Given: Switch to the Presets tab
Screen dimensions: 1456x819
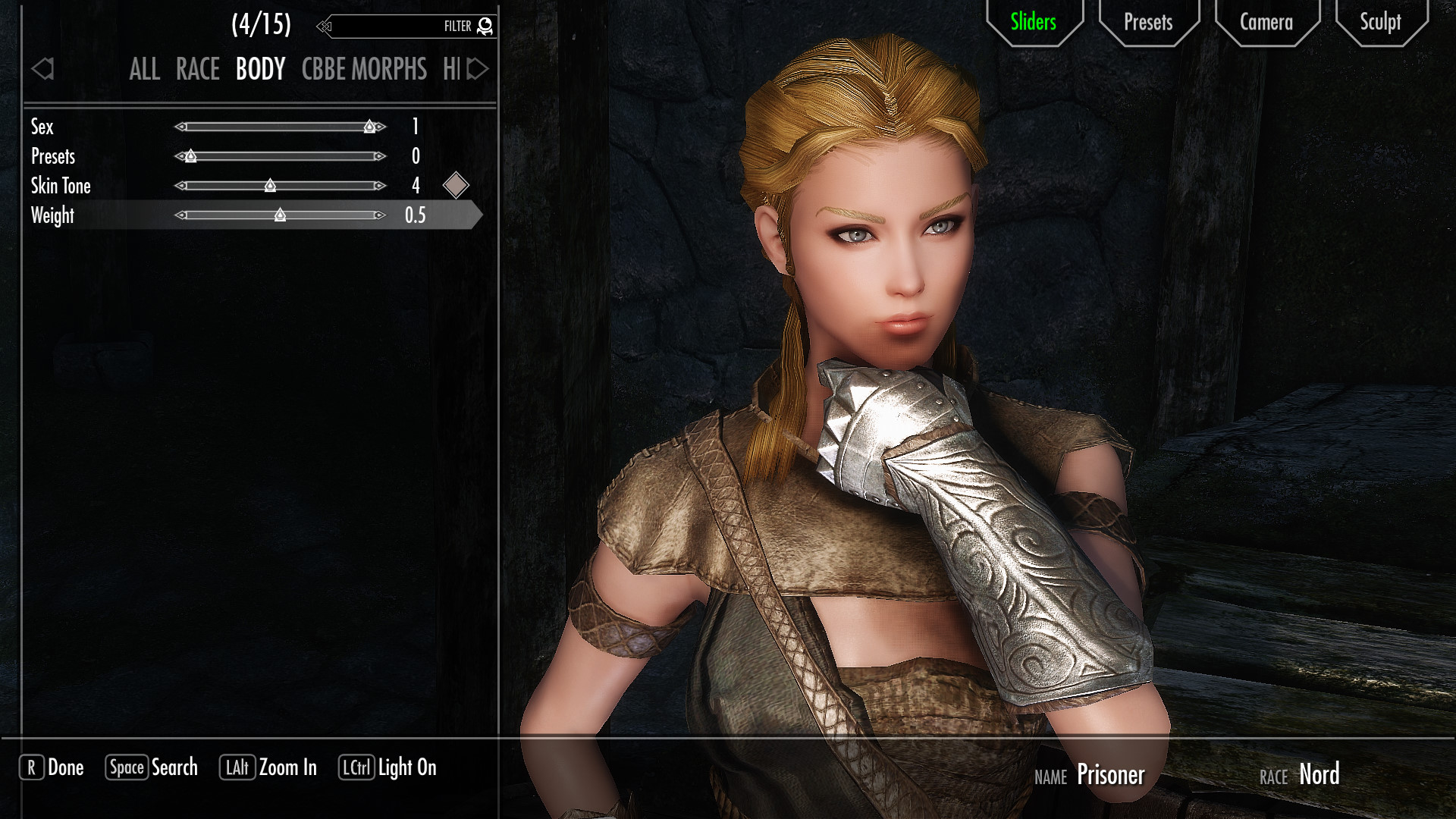Looking at the screenshot, I should (x=1148, y=22).
